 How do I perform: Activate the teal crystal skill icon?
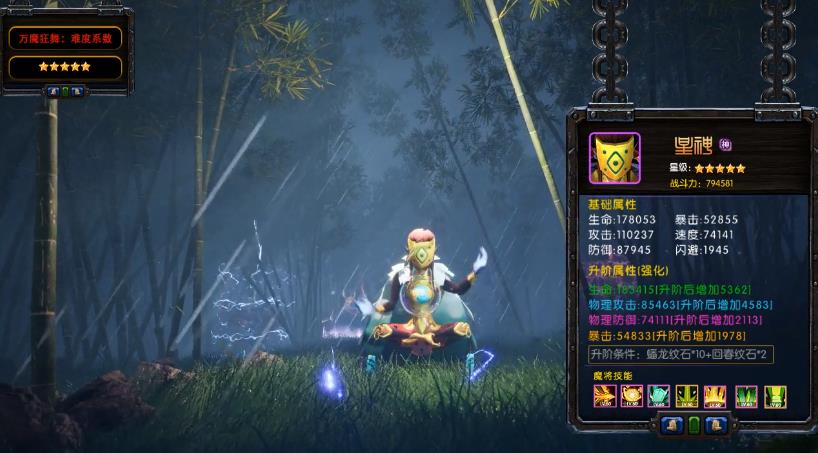659,396
